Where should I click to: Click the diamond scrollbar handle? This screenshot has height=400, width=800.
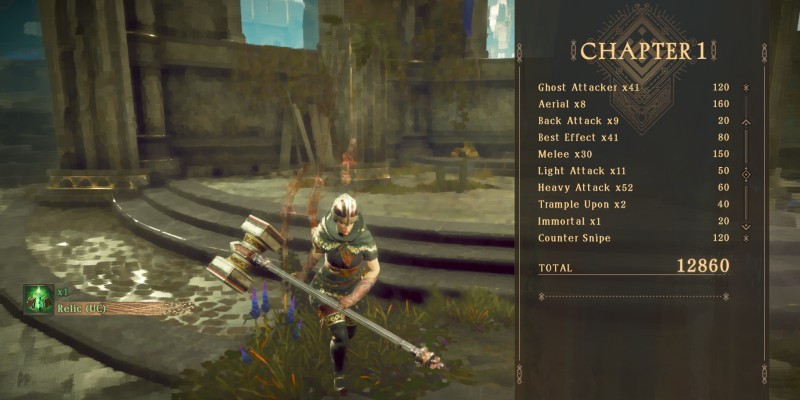tap(746, 174)
